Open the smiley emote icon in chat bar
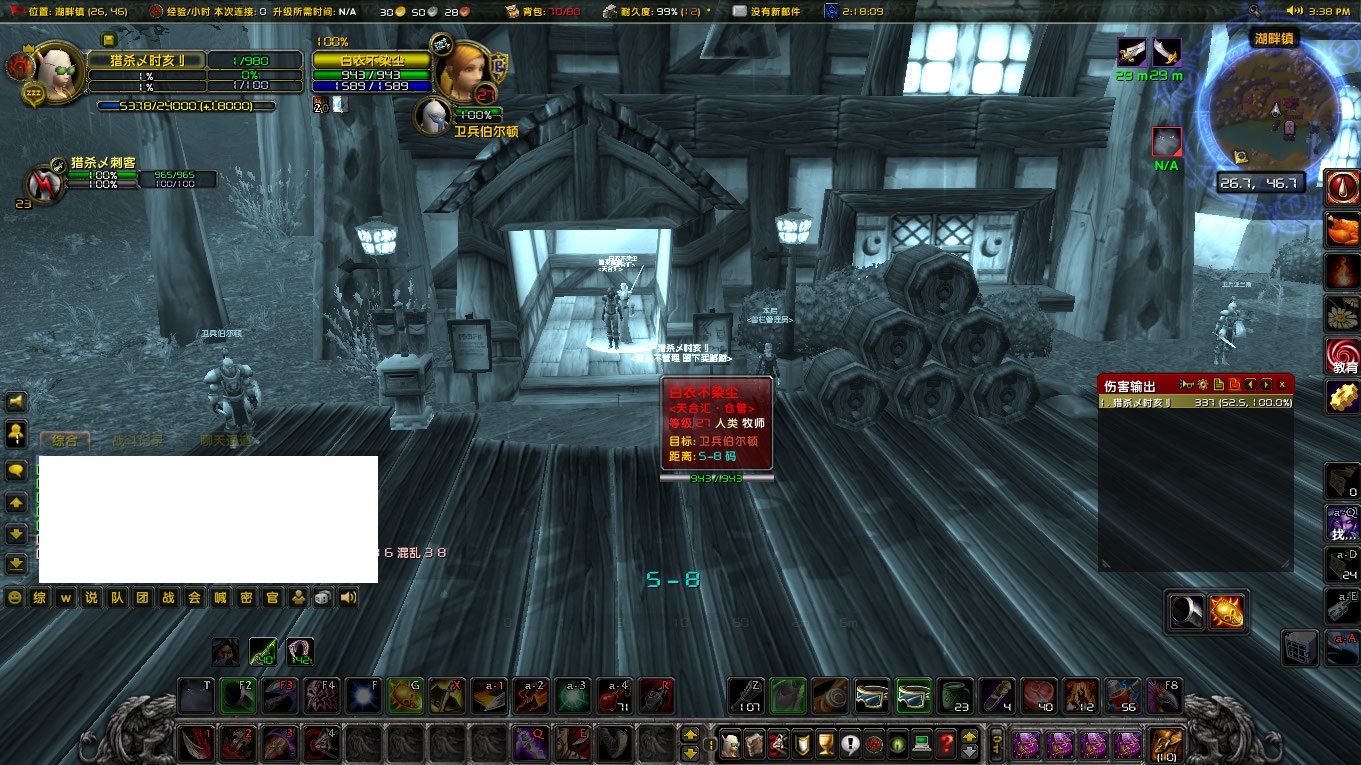This screenshot has width=1361, height=765. pos(15,598)
